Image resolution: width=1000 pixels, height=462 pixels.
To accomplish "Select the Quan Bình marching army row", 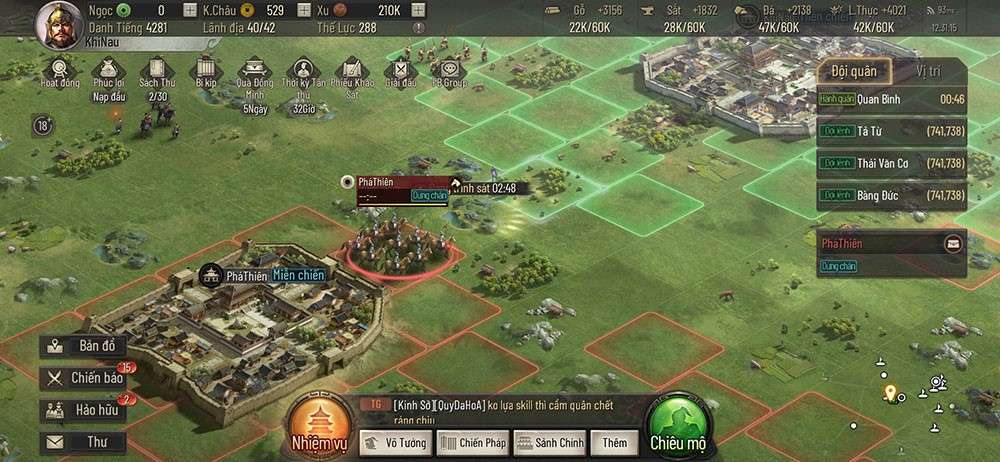I will click(891, 99).
